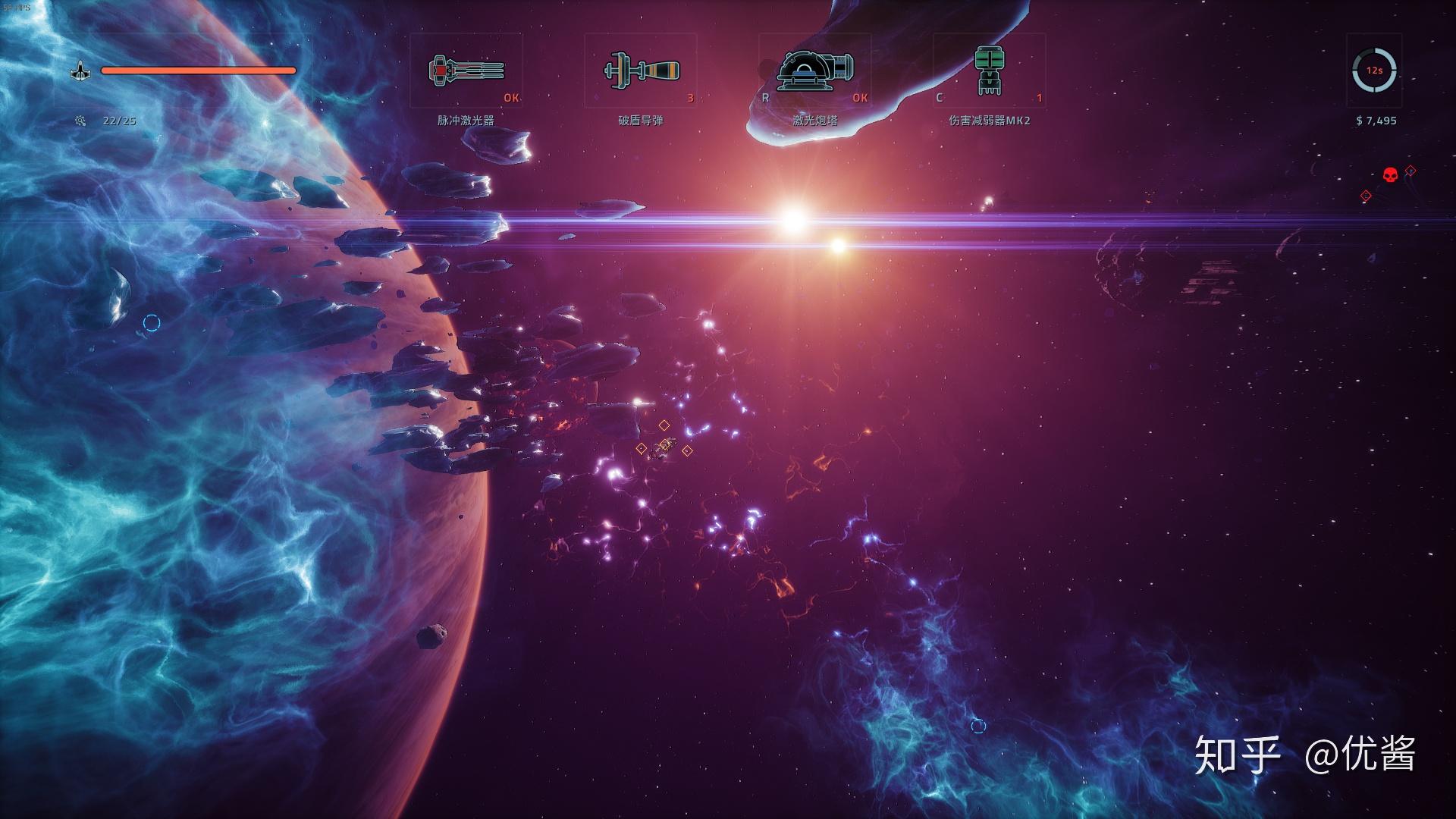
Task: Click the red skull enemy indicator top right
Action: [1392, 173]
